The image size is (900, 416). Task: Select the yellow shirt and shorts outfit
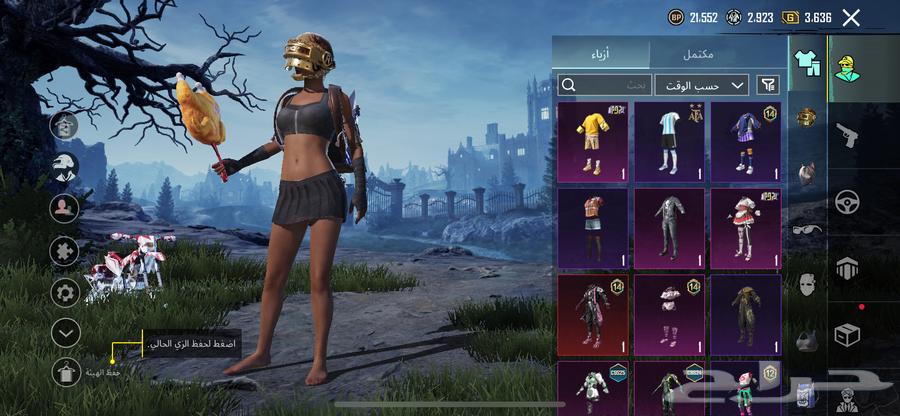(593, 141)
